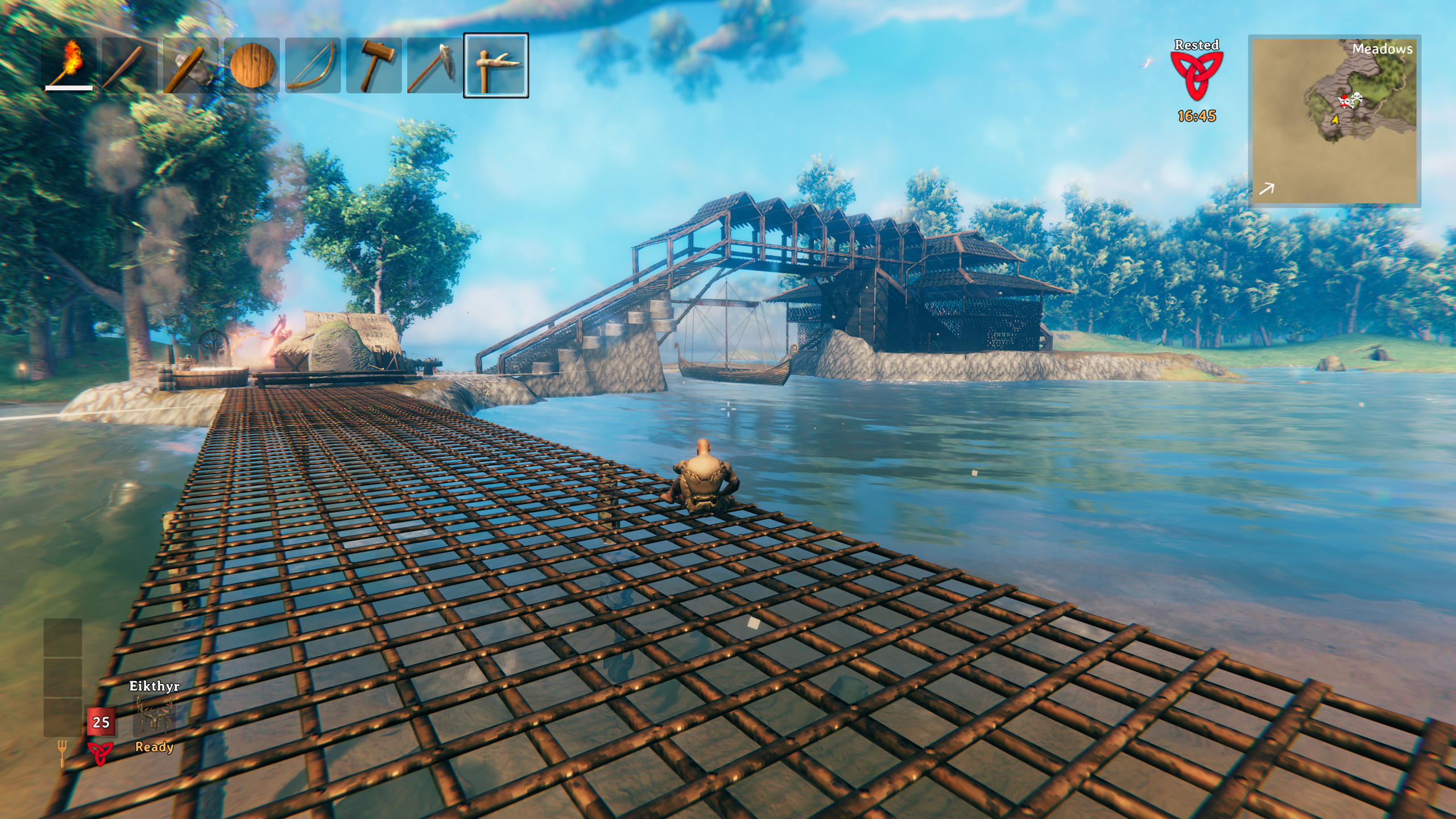Screen dimensions: 1456x819
Task: Equip the round wood shield
Action: [x=251, y=65]
